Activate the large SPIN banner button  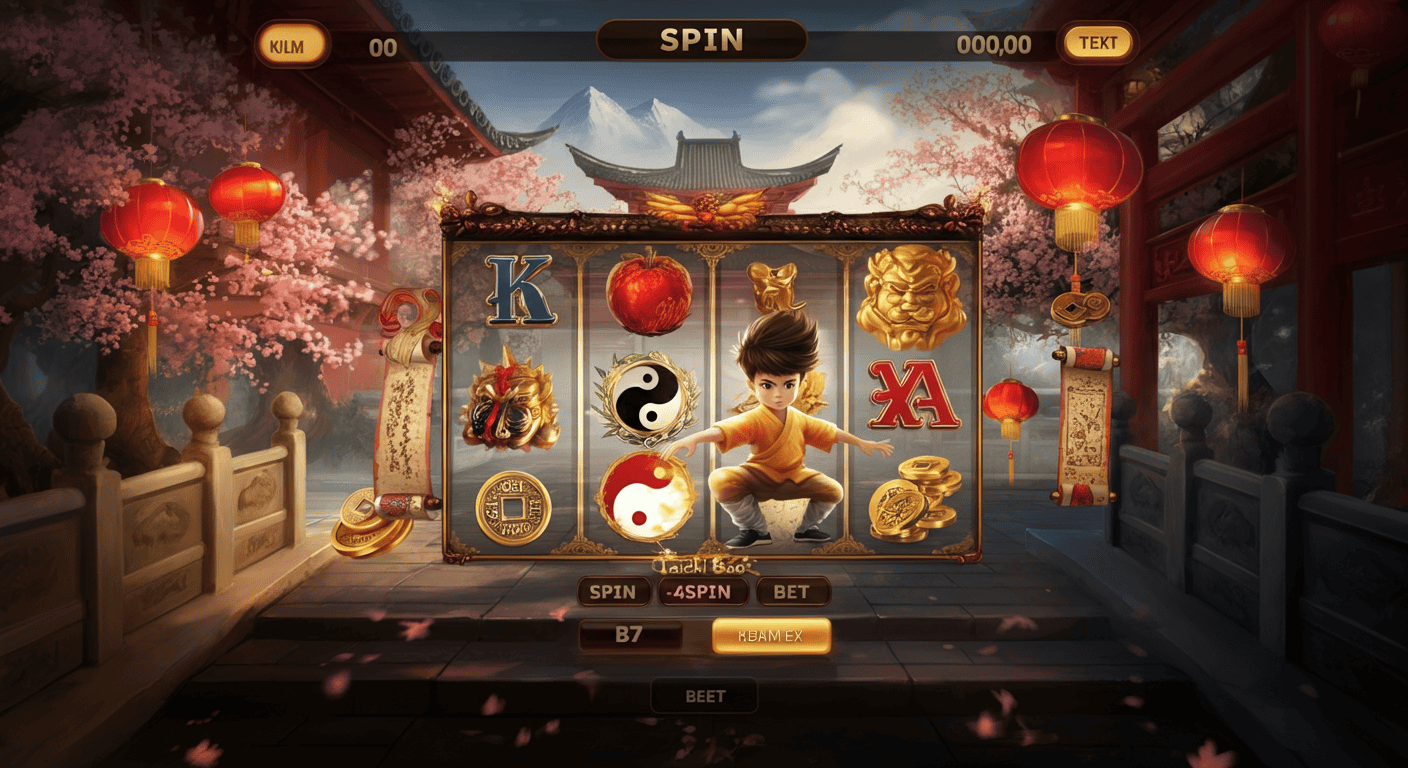(x=701, y=41)
